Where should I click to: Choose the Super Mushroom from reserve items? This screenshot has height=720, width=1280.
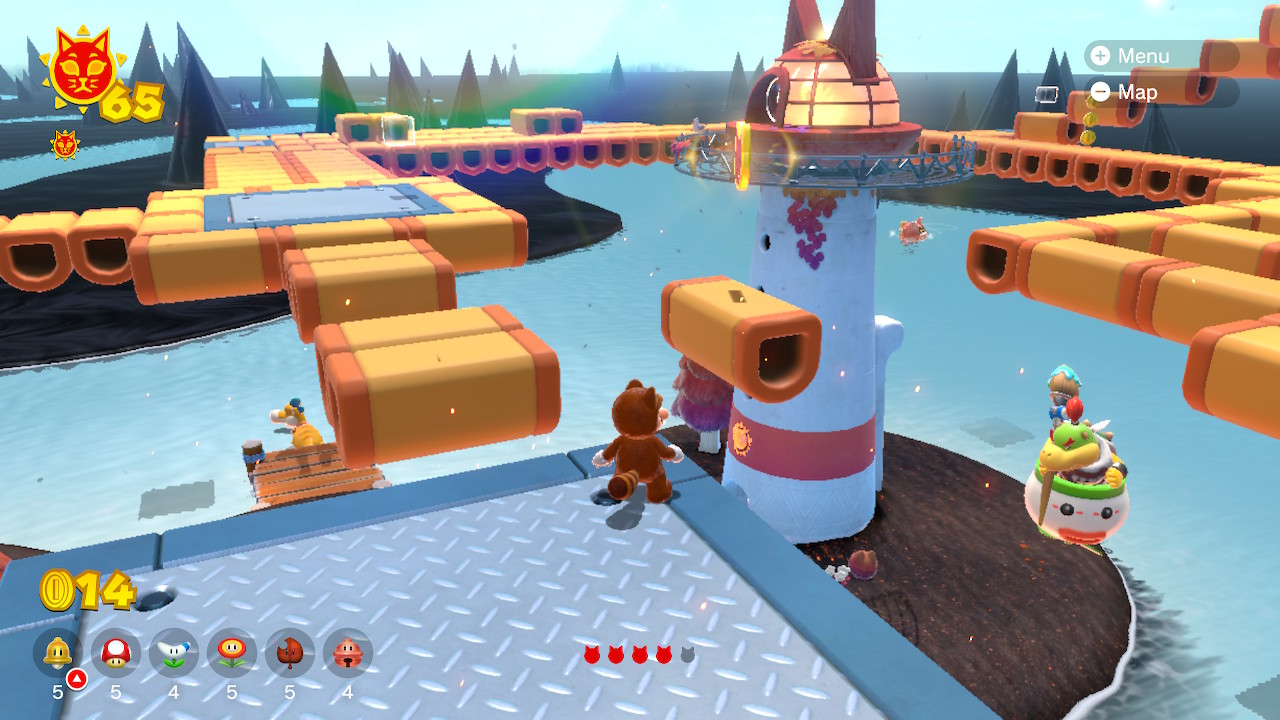click(116, 653)
